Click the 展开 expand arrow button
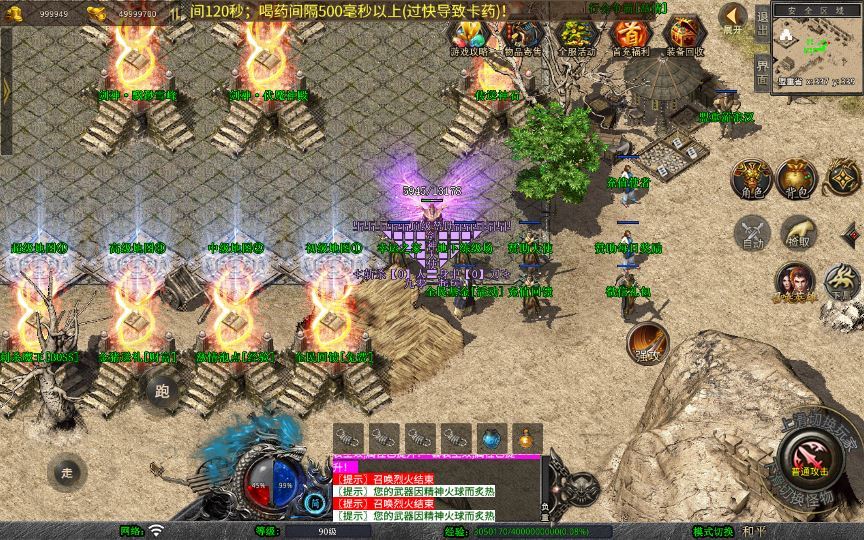The width and height of the screenshot is (864, 540). coord(735,18)
